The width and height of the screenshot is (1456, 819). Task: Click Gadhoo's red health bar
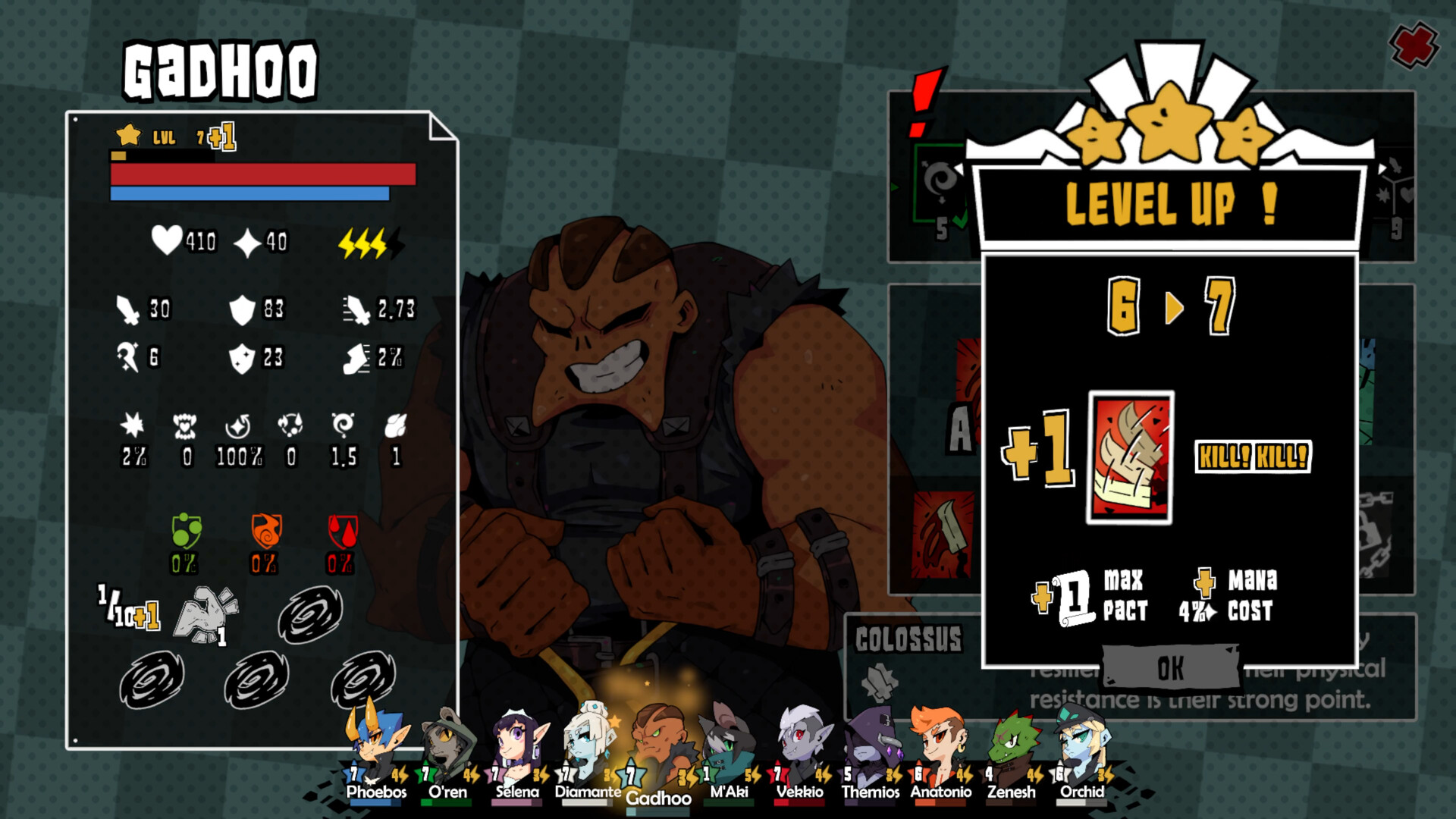pos(262,174)
